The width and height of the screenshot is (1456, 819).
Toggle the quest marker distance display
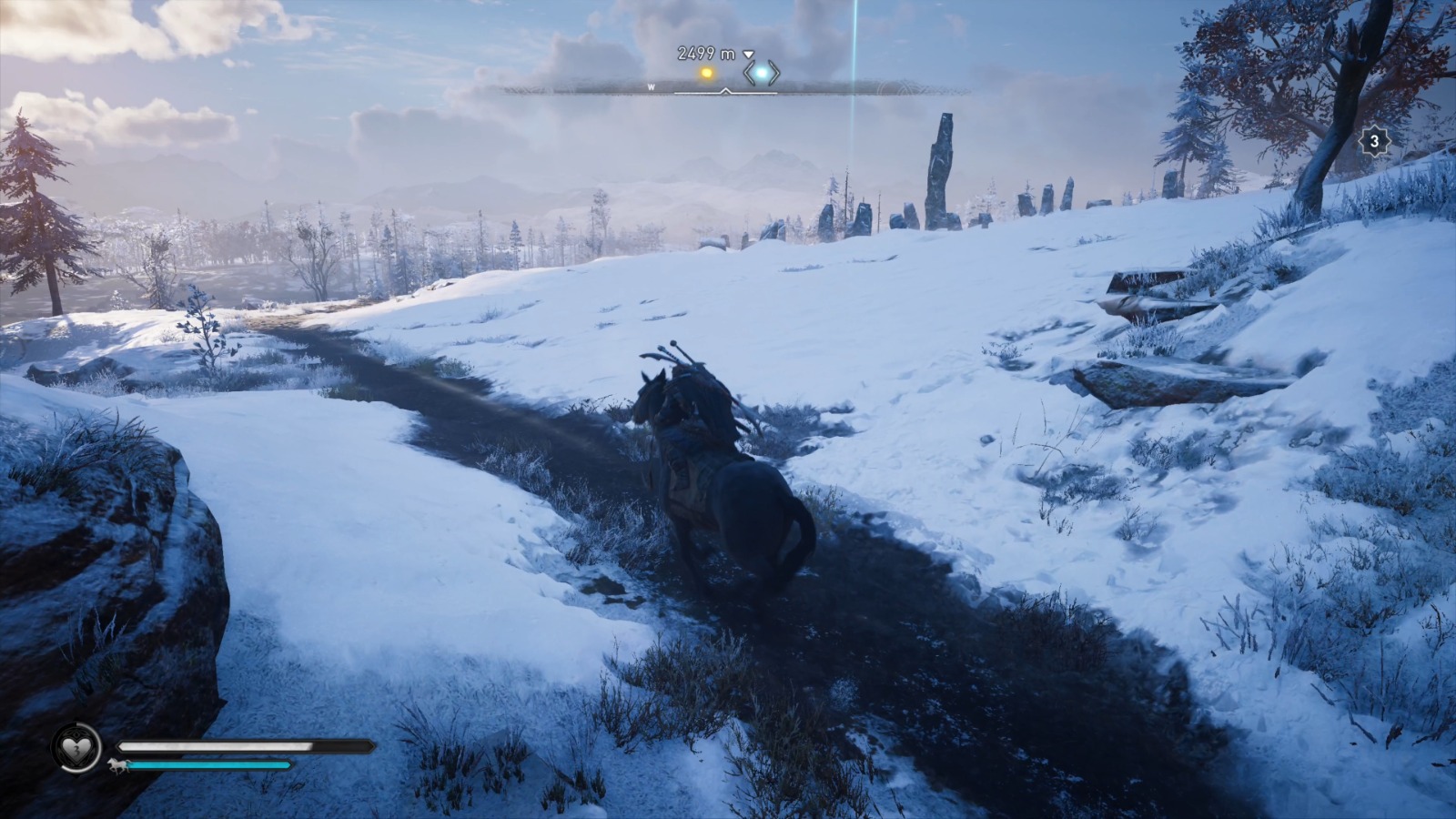(705, 53)
